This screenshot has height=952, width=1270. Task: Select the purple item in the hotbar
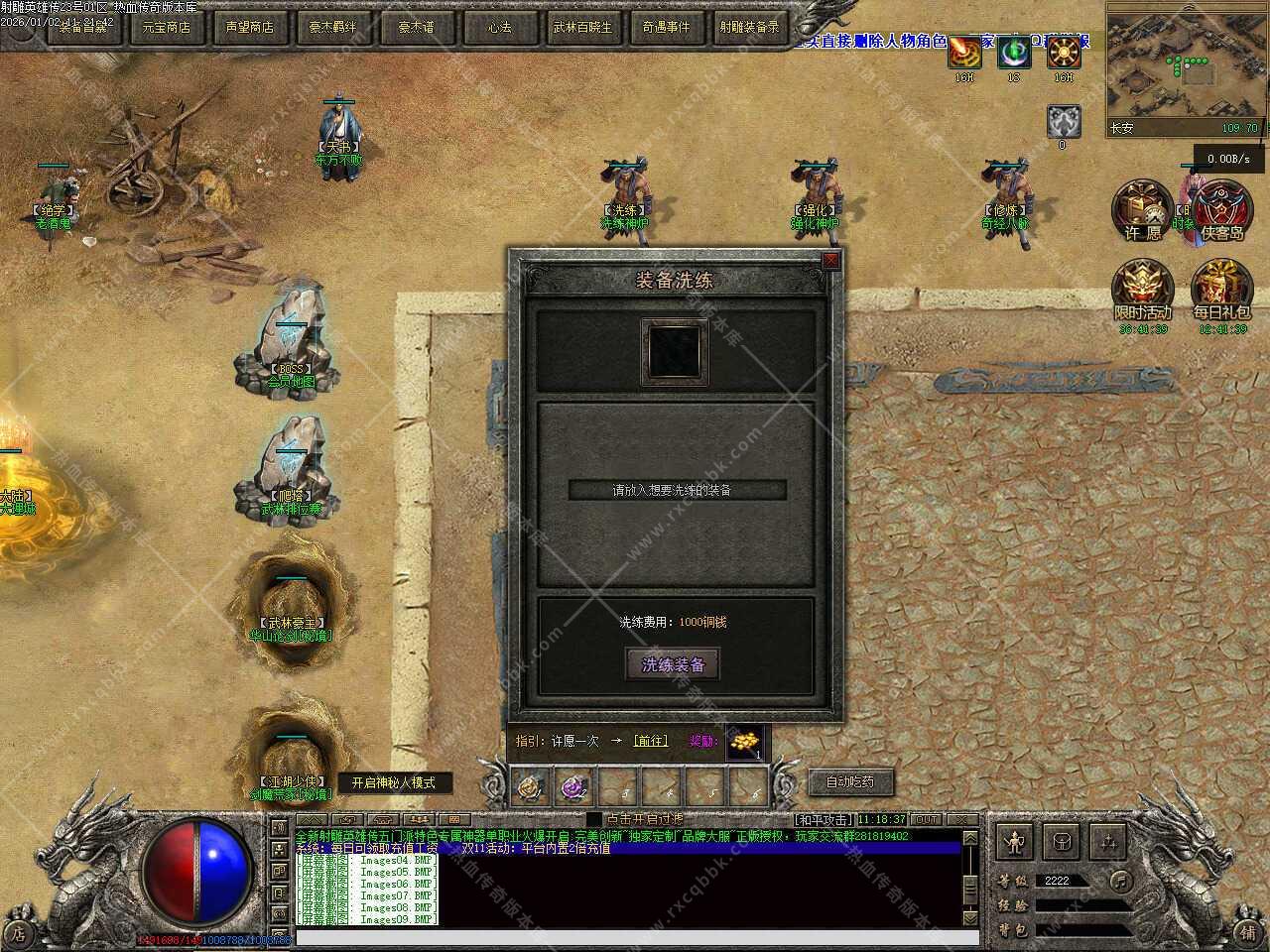(574, 787)
